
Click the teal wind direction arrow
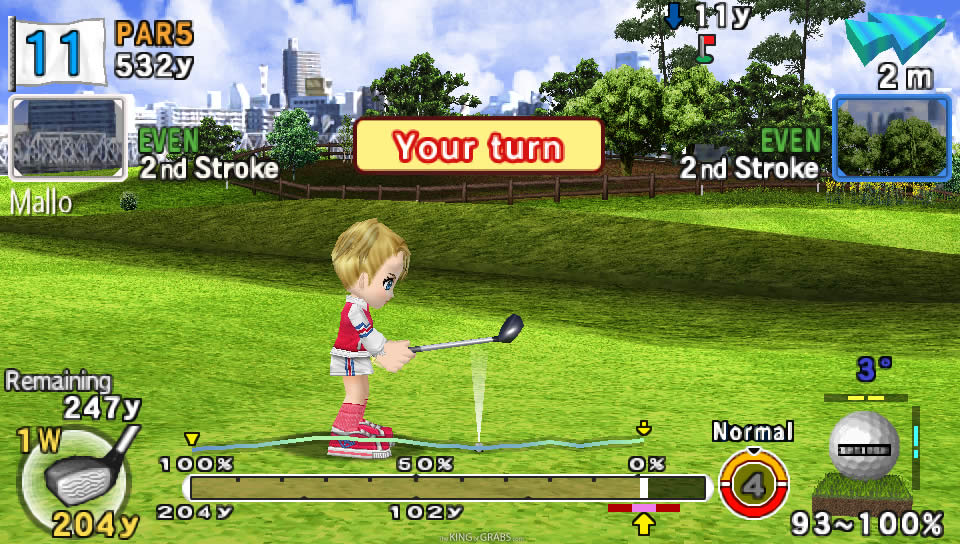coord(894,40)
